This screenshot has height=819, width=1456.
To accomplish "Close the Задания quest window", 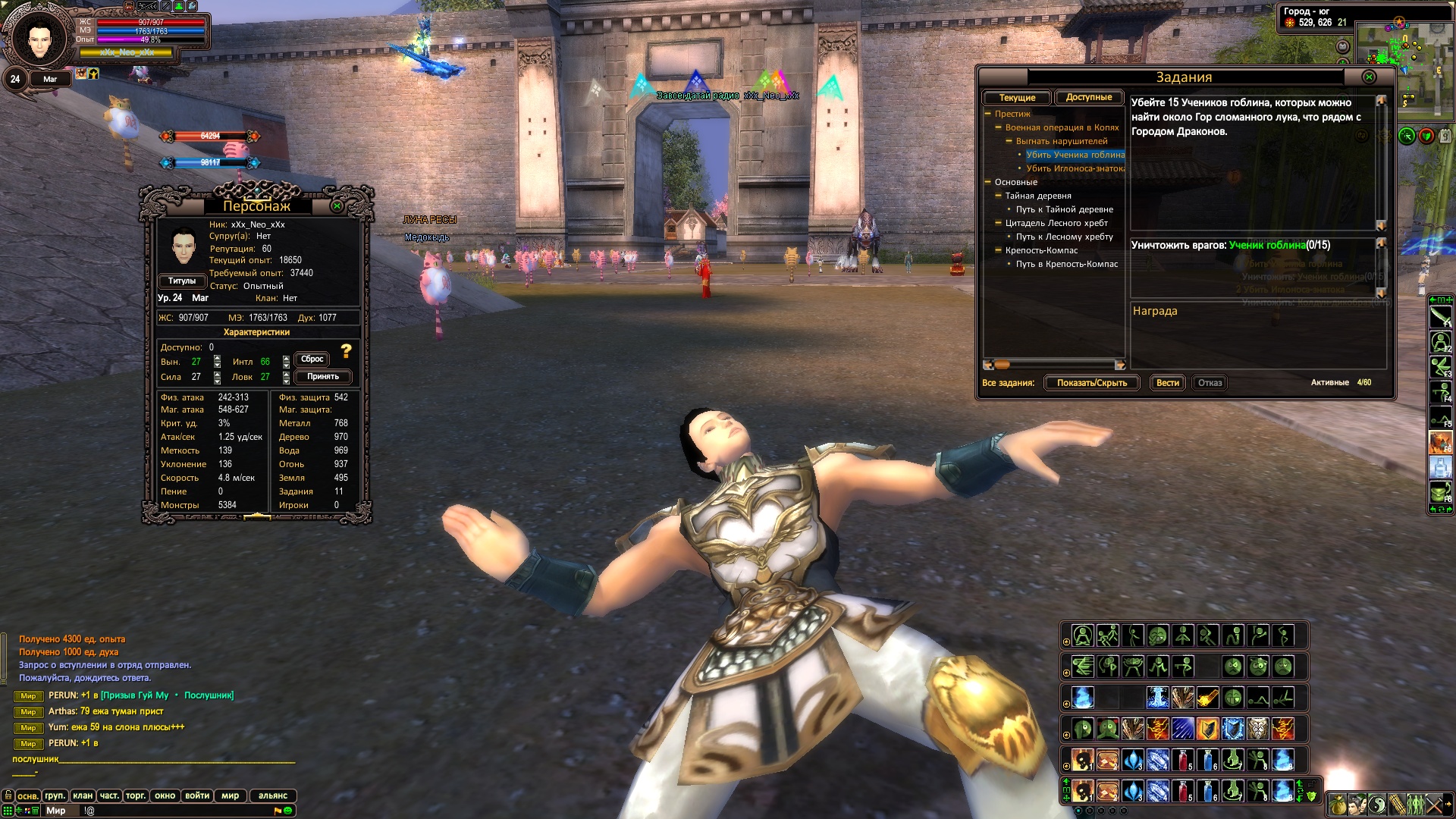I will click(1369, 77).
